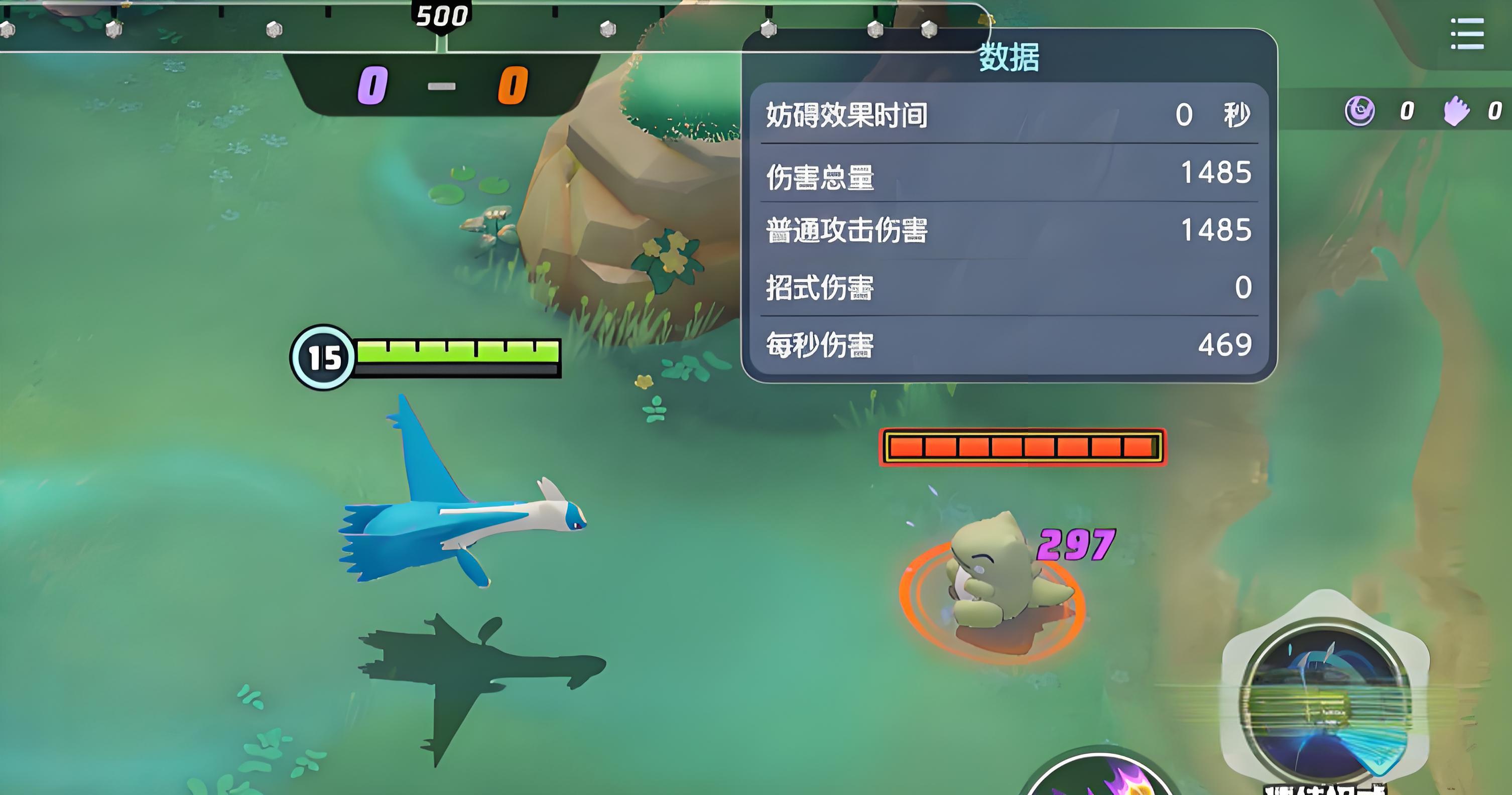This screenshot has height=795, width=1512.
Task: Toggle the 数据 stats overlay panel
Action: 1009,59
